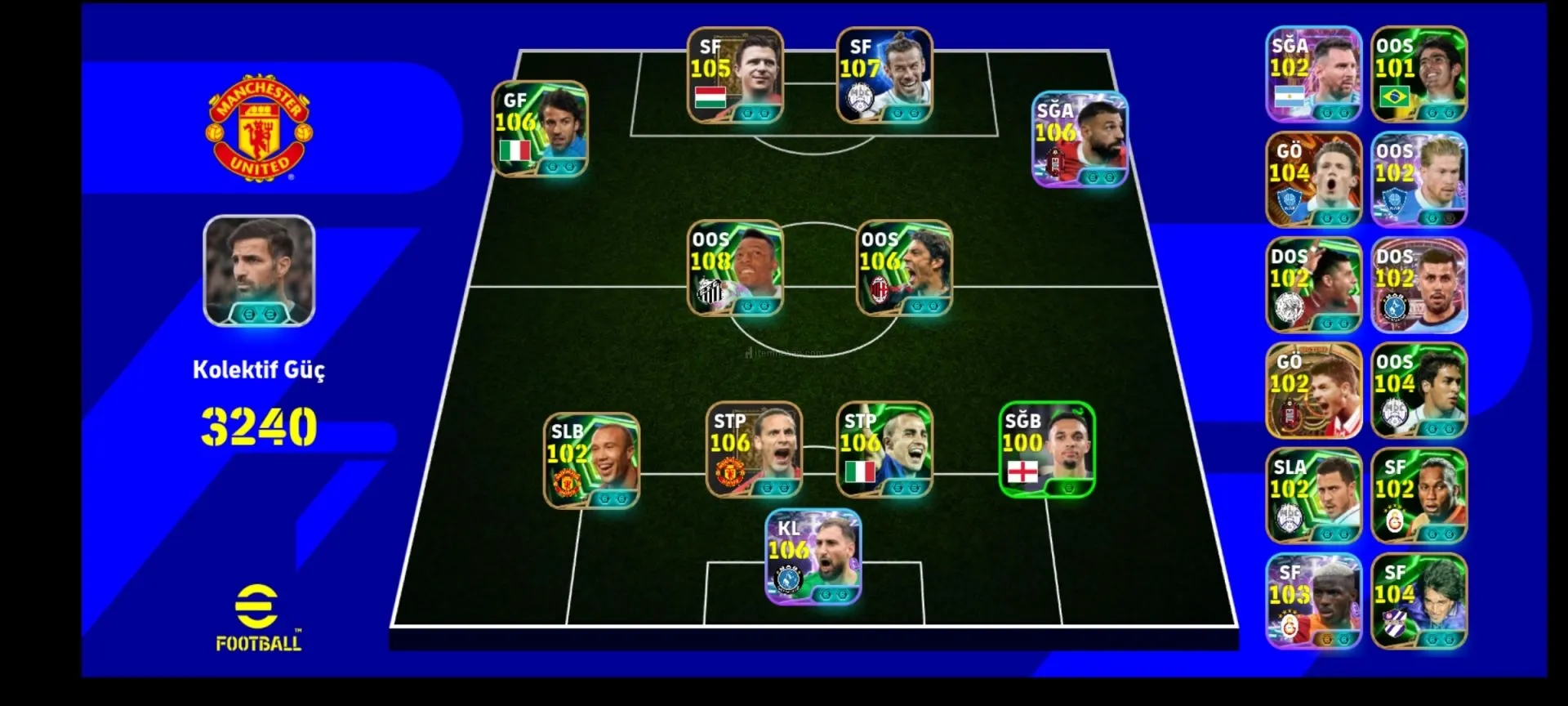The height and width of the screenshot is (706, 1568).
Task: Select the OOS 104 substitute card
Action: tap(1419, 391)
